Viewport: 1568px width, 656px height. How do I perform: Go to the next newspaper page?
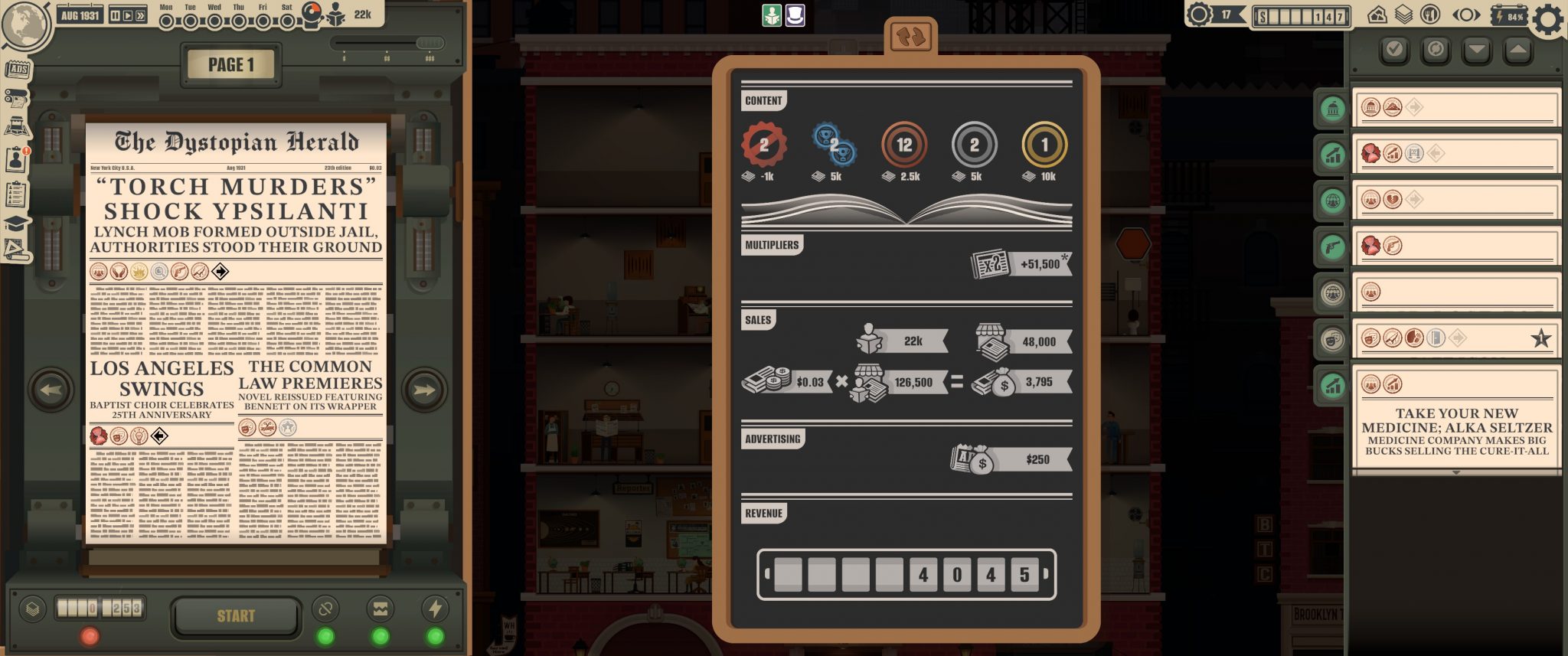[423, 390]
